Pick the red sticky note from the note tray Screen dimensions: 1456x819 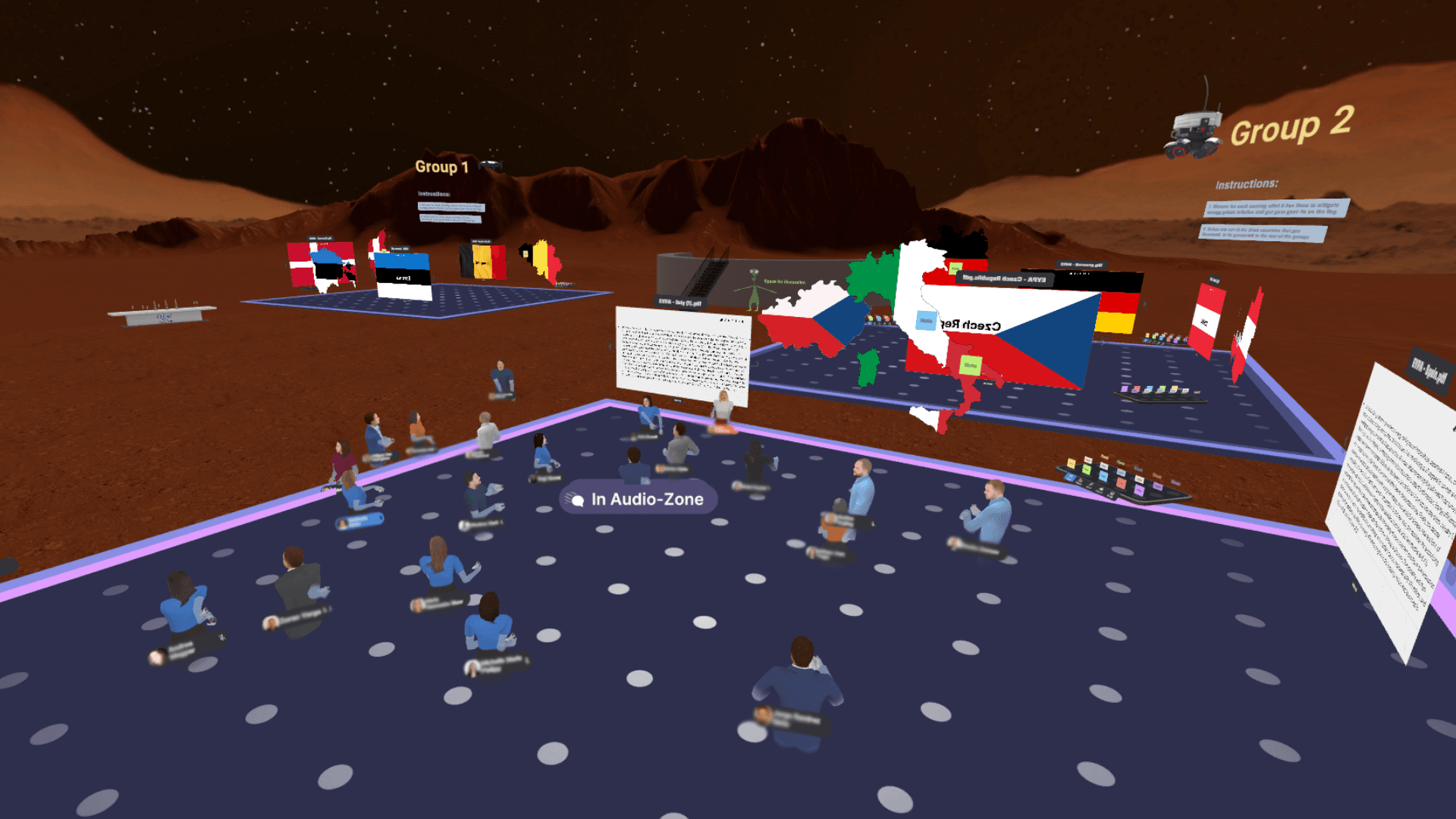coord(1121,484)
